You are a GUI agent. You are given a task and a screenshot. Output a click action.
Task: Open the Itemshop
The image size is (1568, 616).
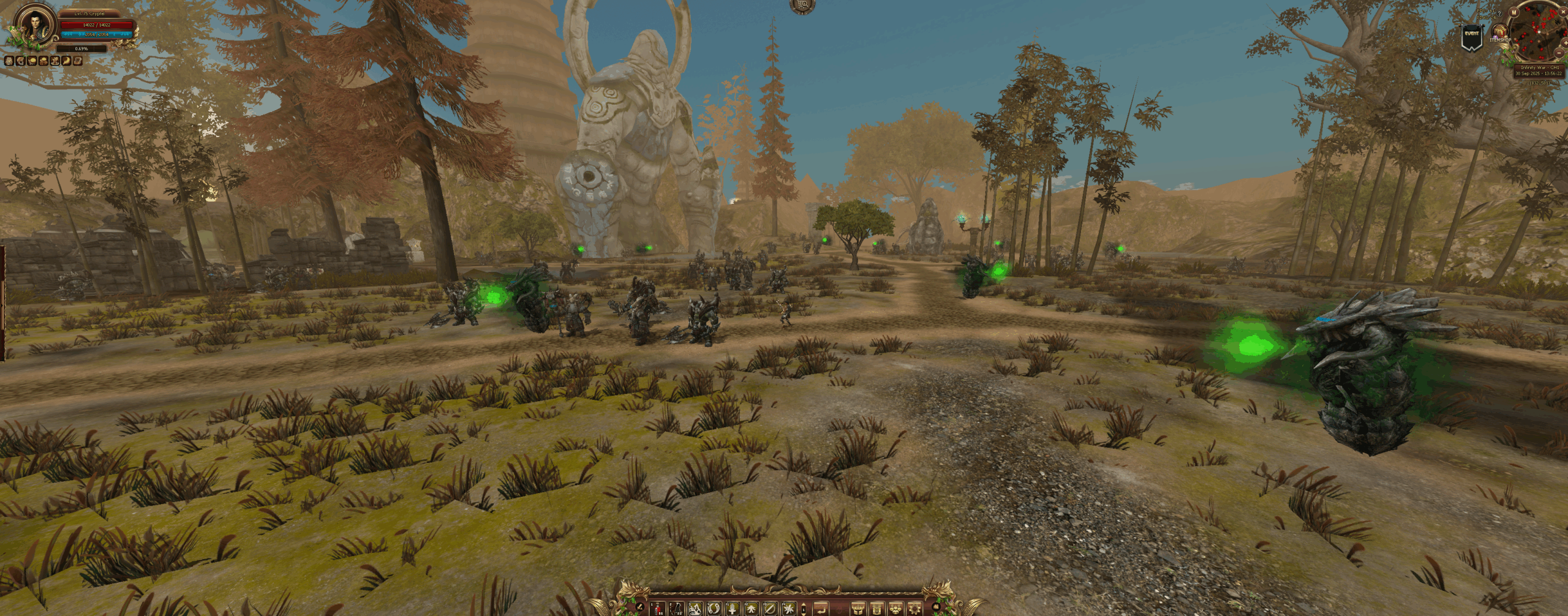1501,32
